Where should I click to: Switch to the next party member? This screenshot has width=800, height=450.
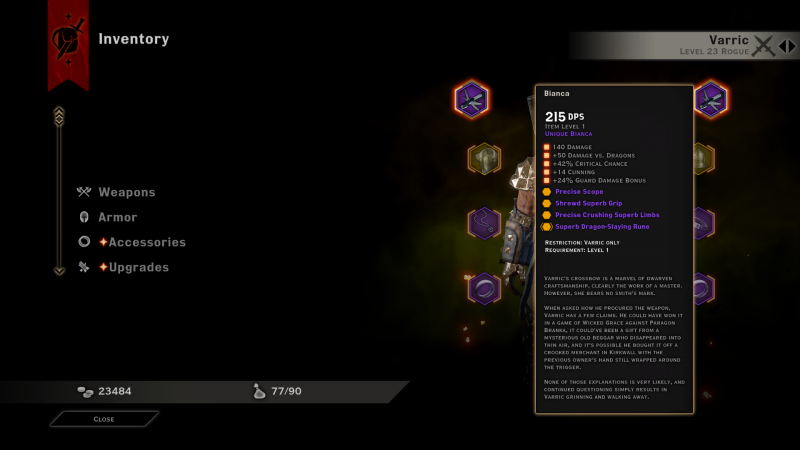792,45
